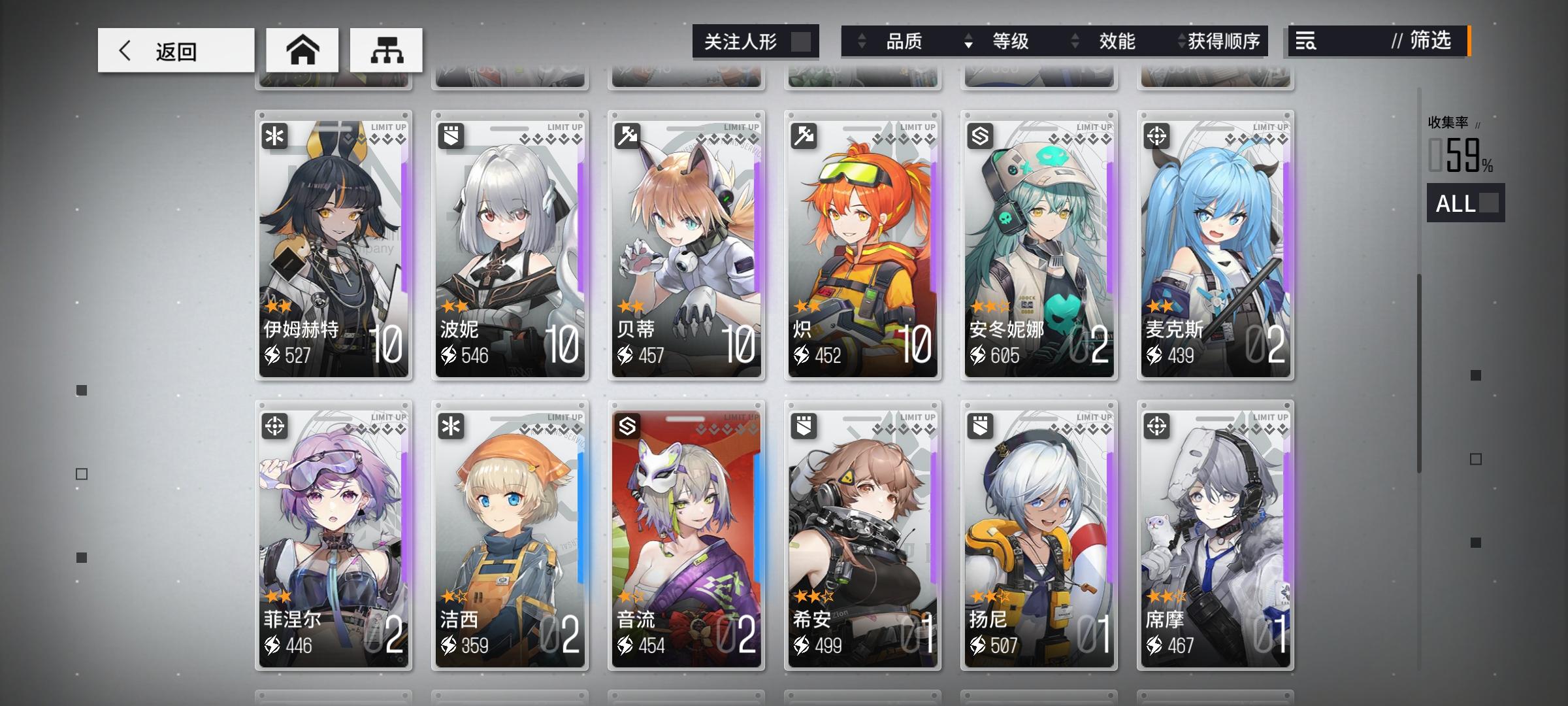Viewport: 1568px width, 706px height.
Task: Open the formation chart icon beside home
Action: [385, 50]
